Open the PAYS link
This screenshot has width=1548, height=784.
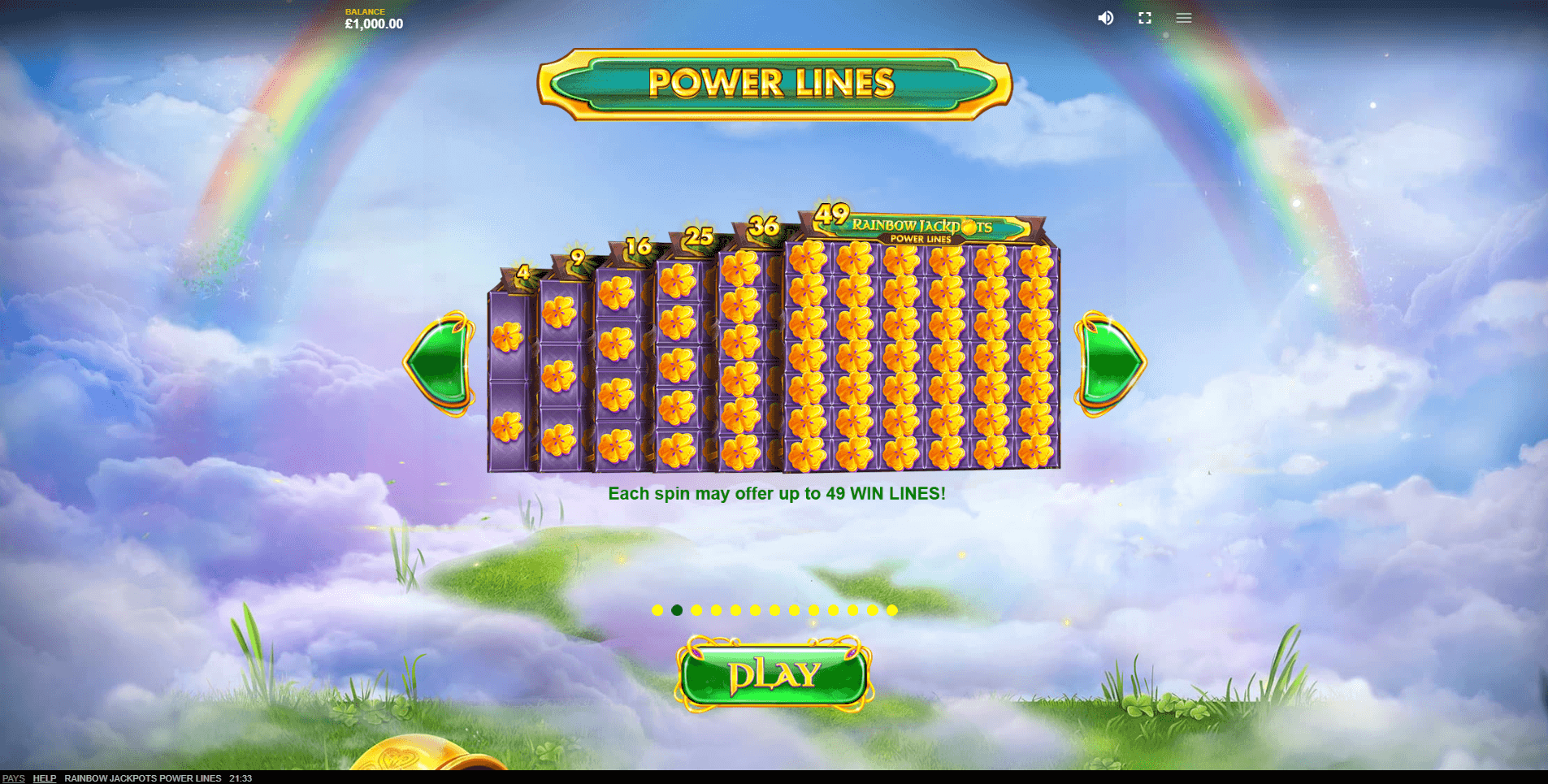pyautogui.click(x=14, y=778)
